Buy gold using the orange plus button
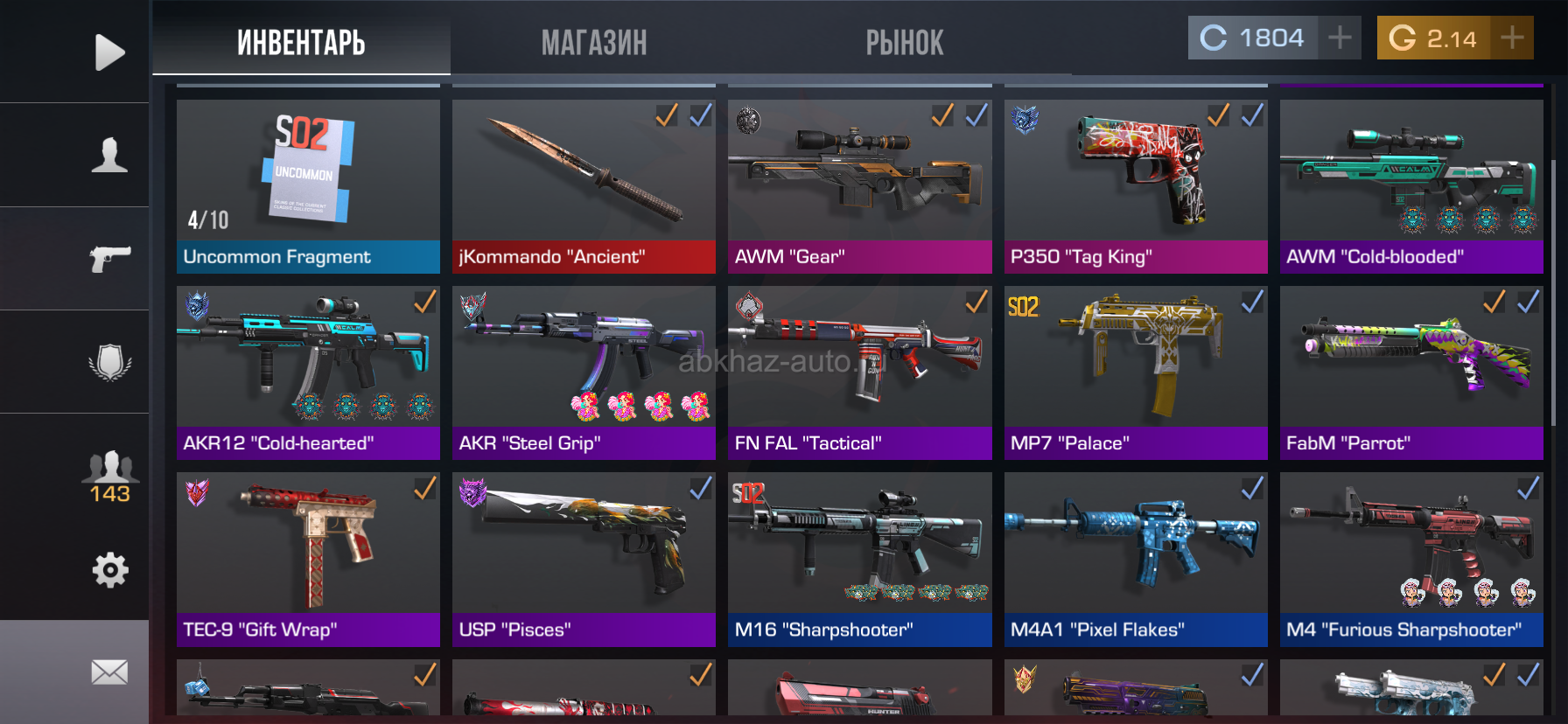 point(1512,38)
